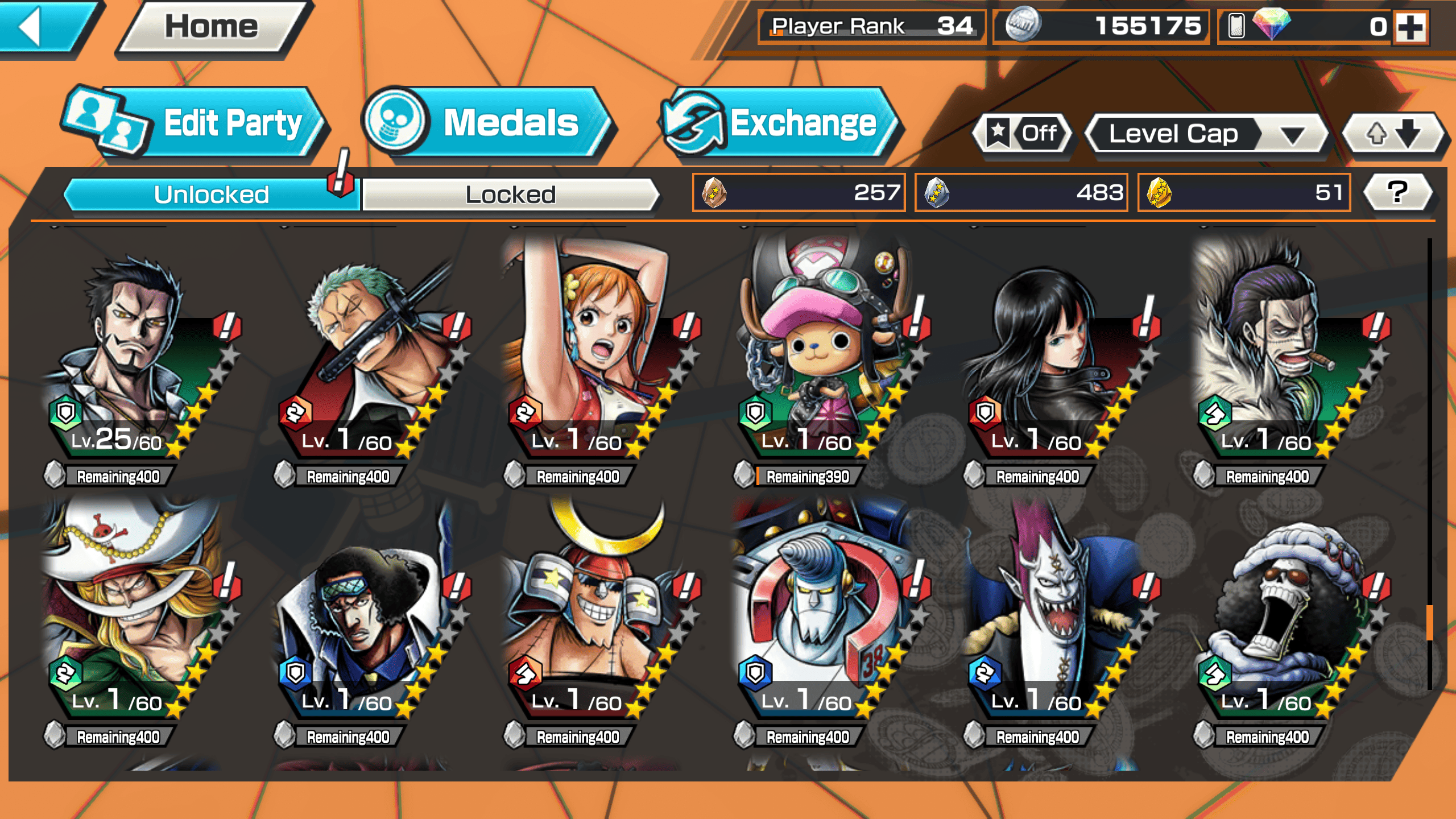Return to the Home screen

click(x=212, y=27)
